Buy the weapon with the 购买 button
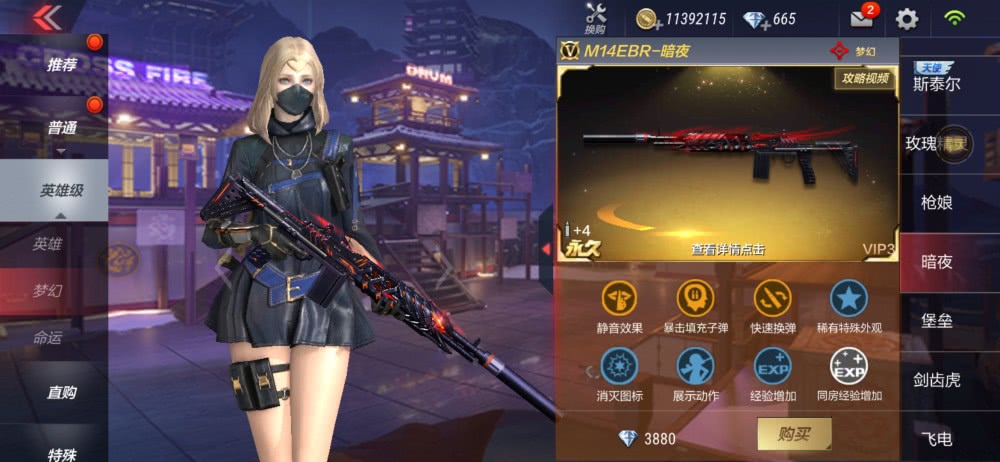 click(794, 433)
